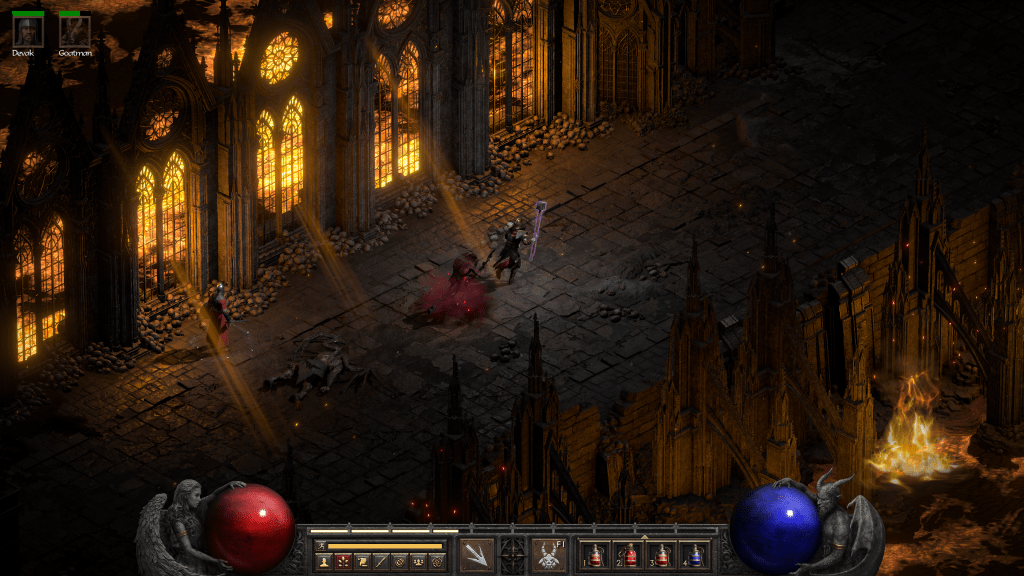Viewport: 1024px width, 576px height.
Task: Open the character sheet bust icon
Action: point(324,563)
